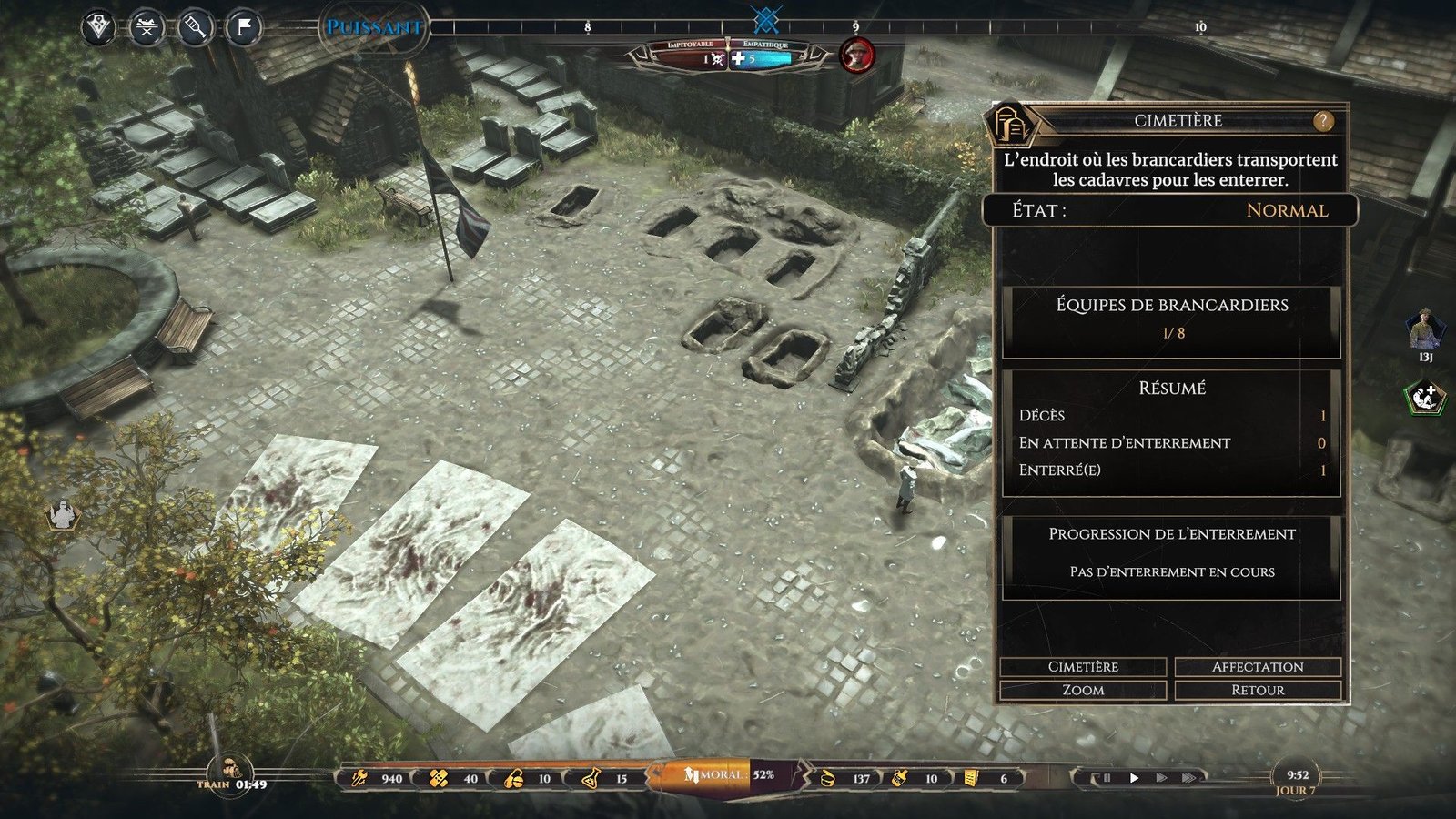Open the patient on stretcher icon
1456x819 pixels.
[147, 28]
